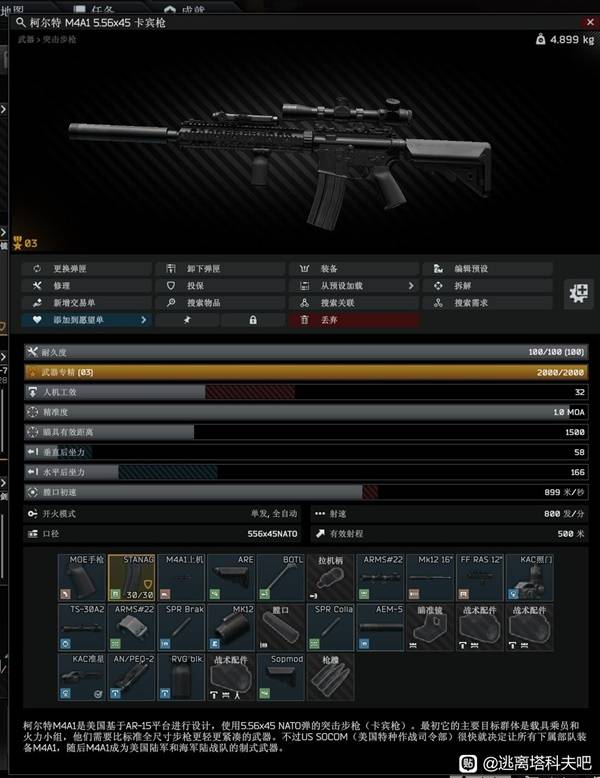Insure the weapon with 投保
The width and height of the screenshot is (600, 778).
pyautogui.click(x=220, y=286)
